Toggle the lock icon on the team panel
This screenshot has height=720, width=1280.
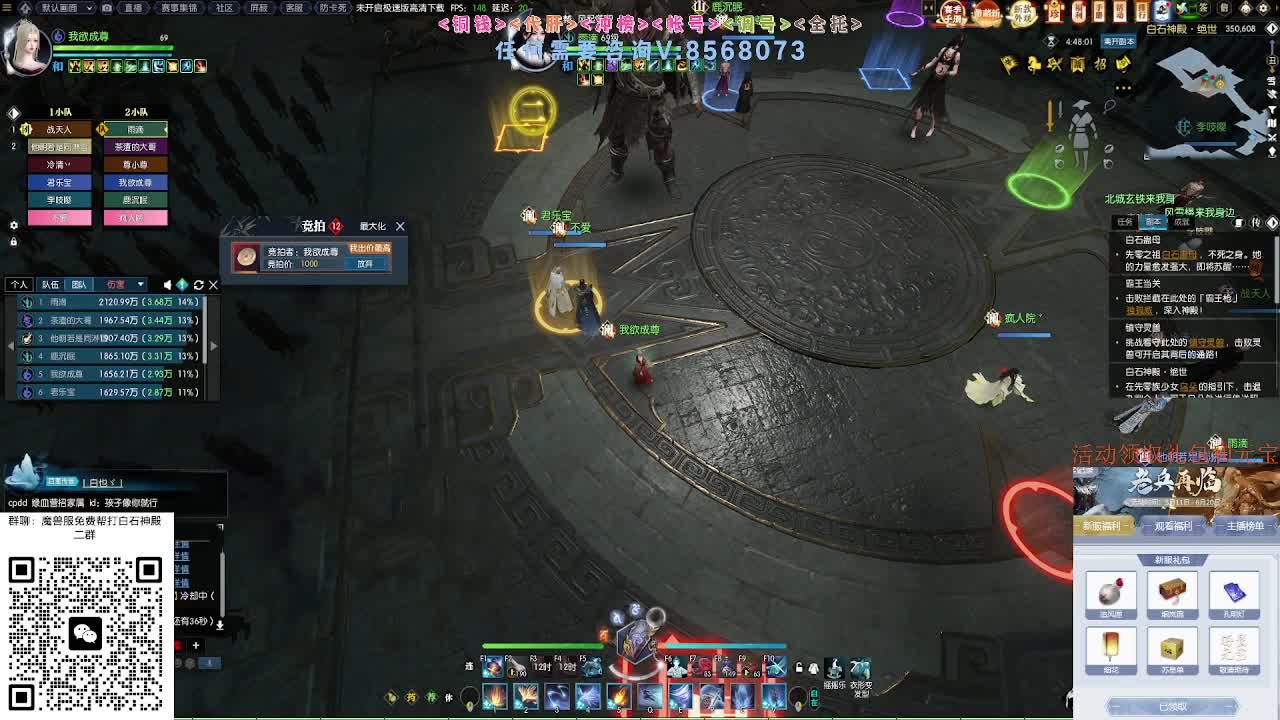[14, 240]
